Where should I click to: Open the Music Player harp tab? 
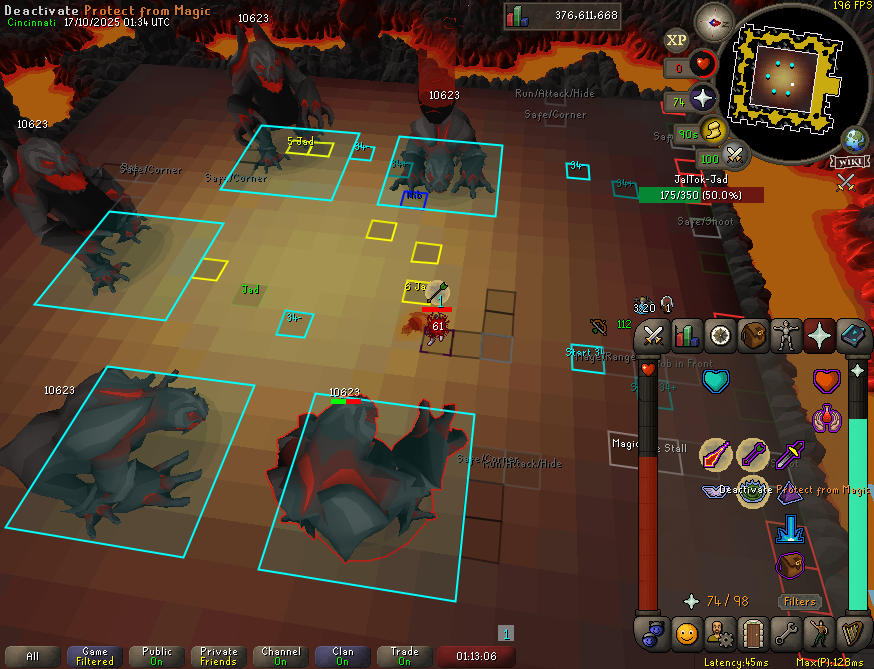pos(853,633)
